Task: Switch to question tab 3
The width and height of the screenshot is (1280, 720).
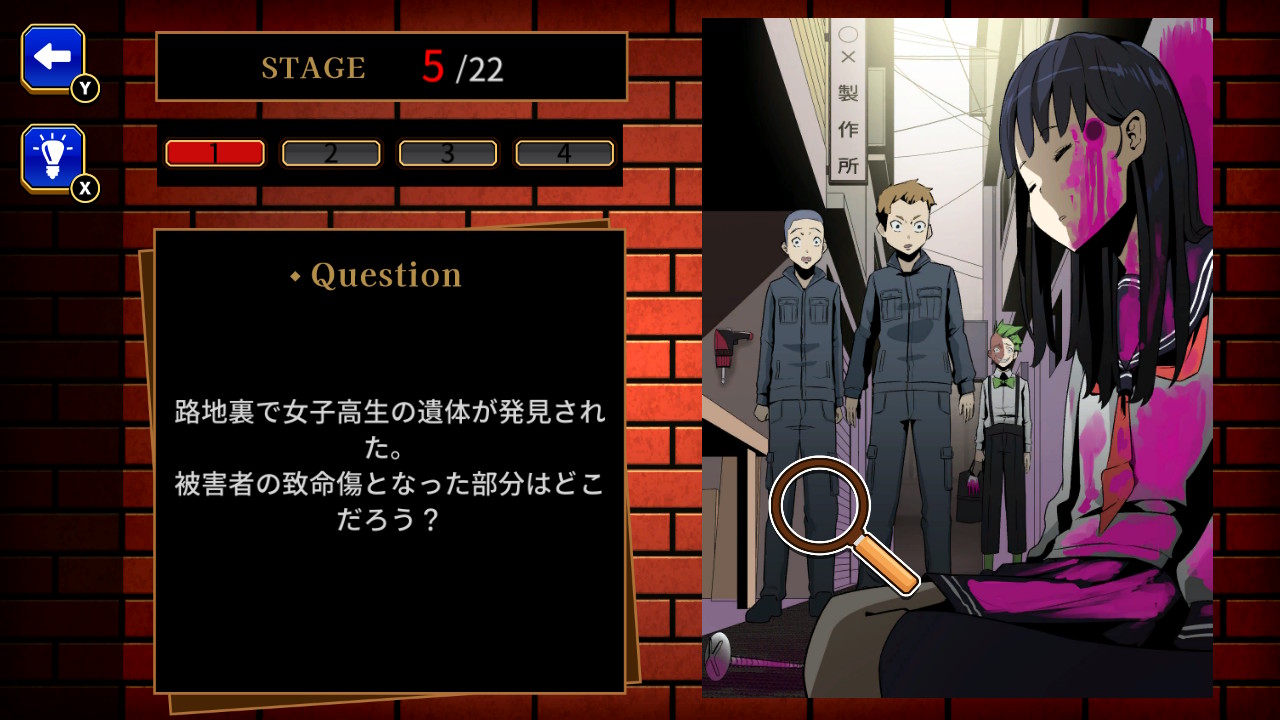Action: coord(448,153)
